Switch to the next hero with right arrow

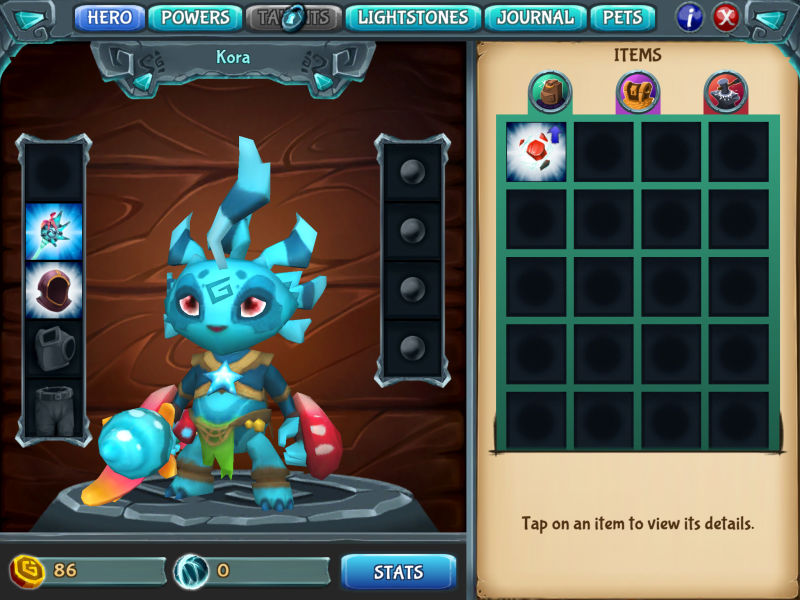click(x=323, y=80)
